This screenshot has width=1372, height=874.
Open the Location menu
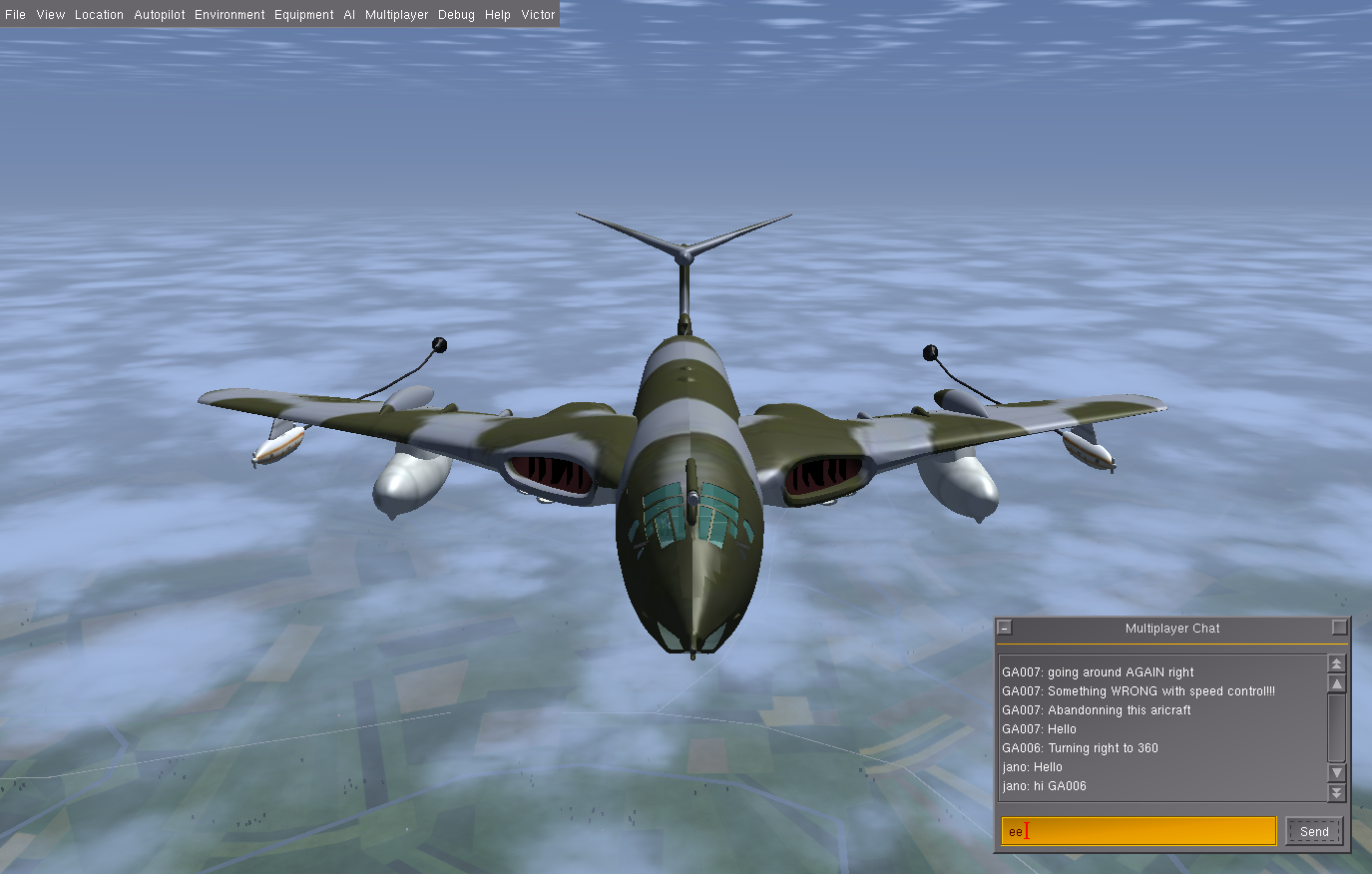coord(99,15)
